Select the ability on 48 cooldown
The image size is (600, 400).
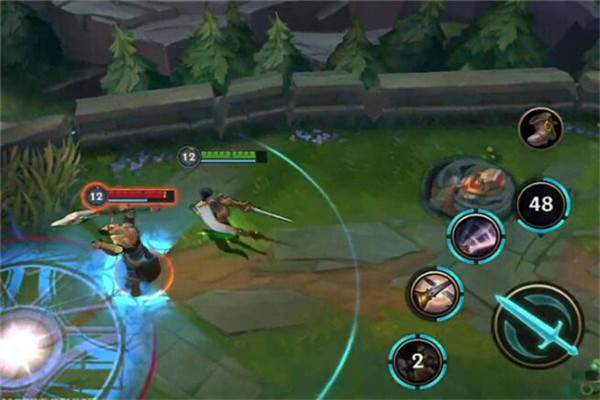coord(541,205)
